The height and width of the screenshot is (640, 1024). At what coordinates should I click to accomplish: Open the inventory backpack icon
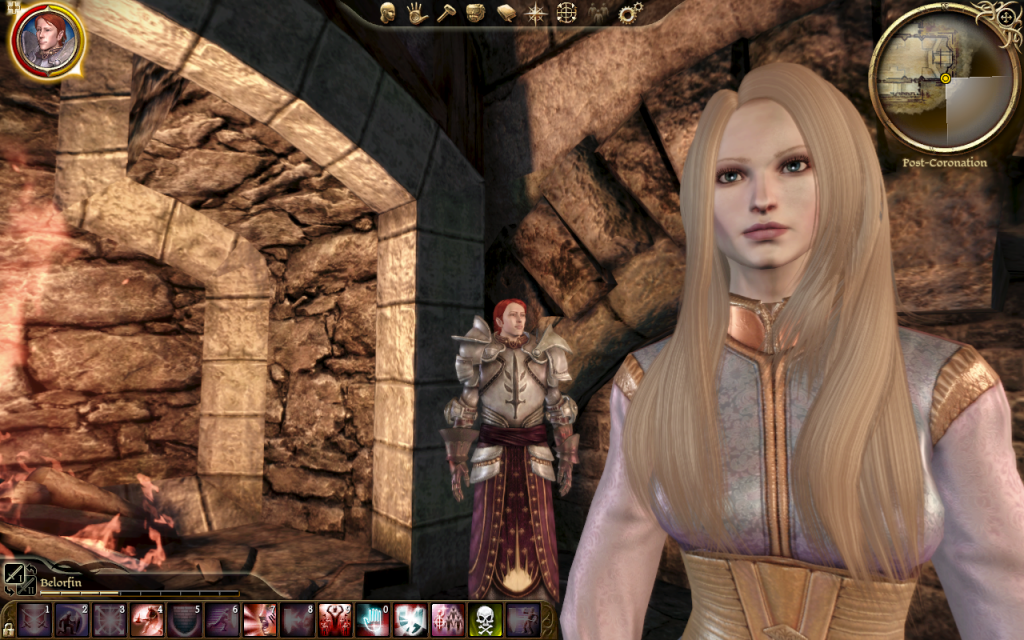click(476, 13)
